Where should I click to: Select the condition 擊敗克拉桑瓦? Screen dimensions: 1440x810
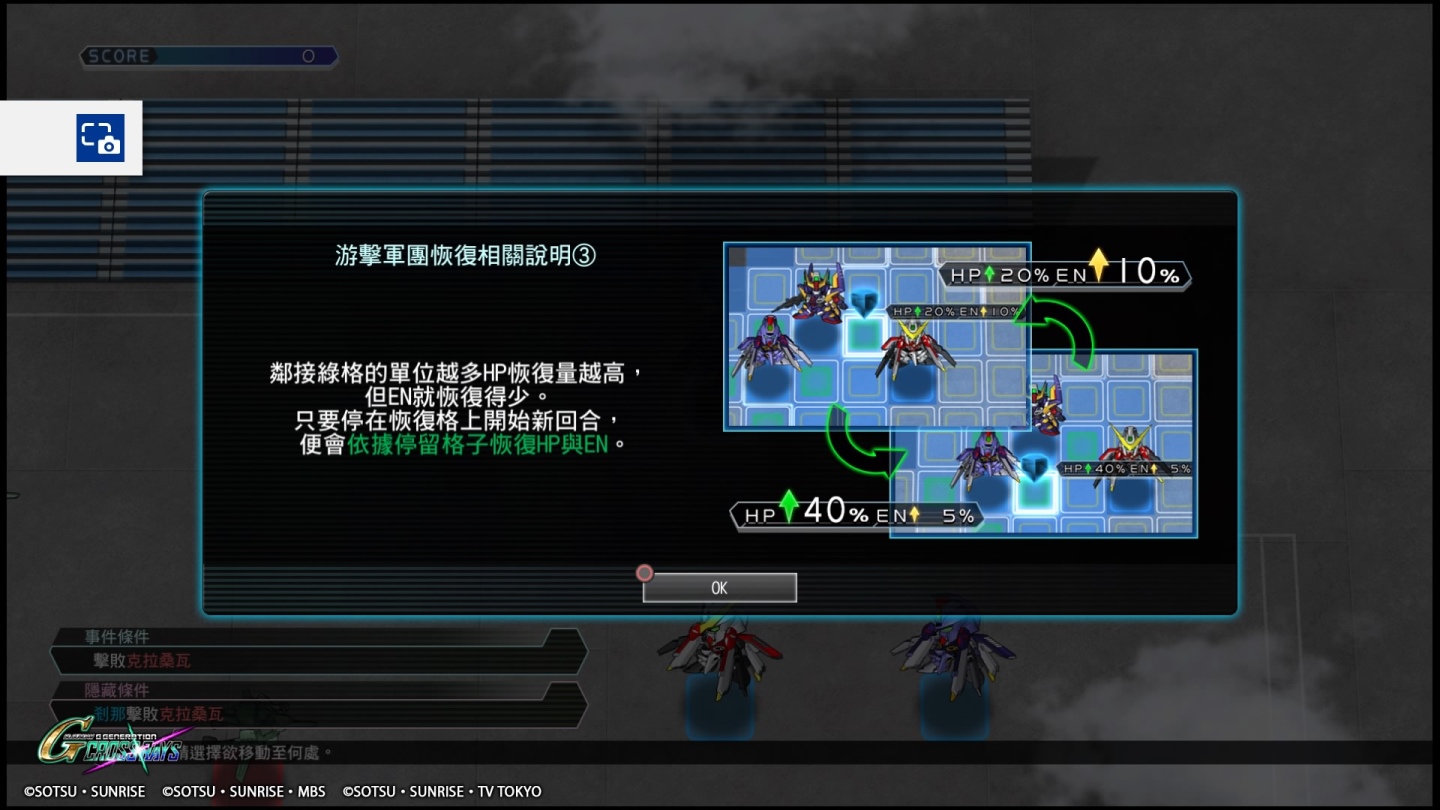click(x=140, y=660)
